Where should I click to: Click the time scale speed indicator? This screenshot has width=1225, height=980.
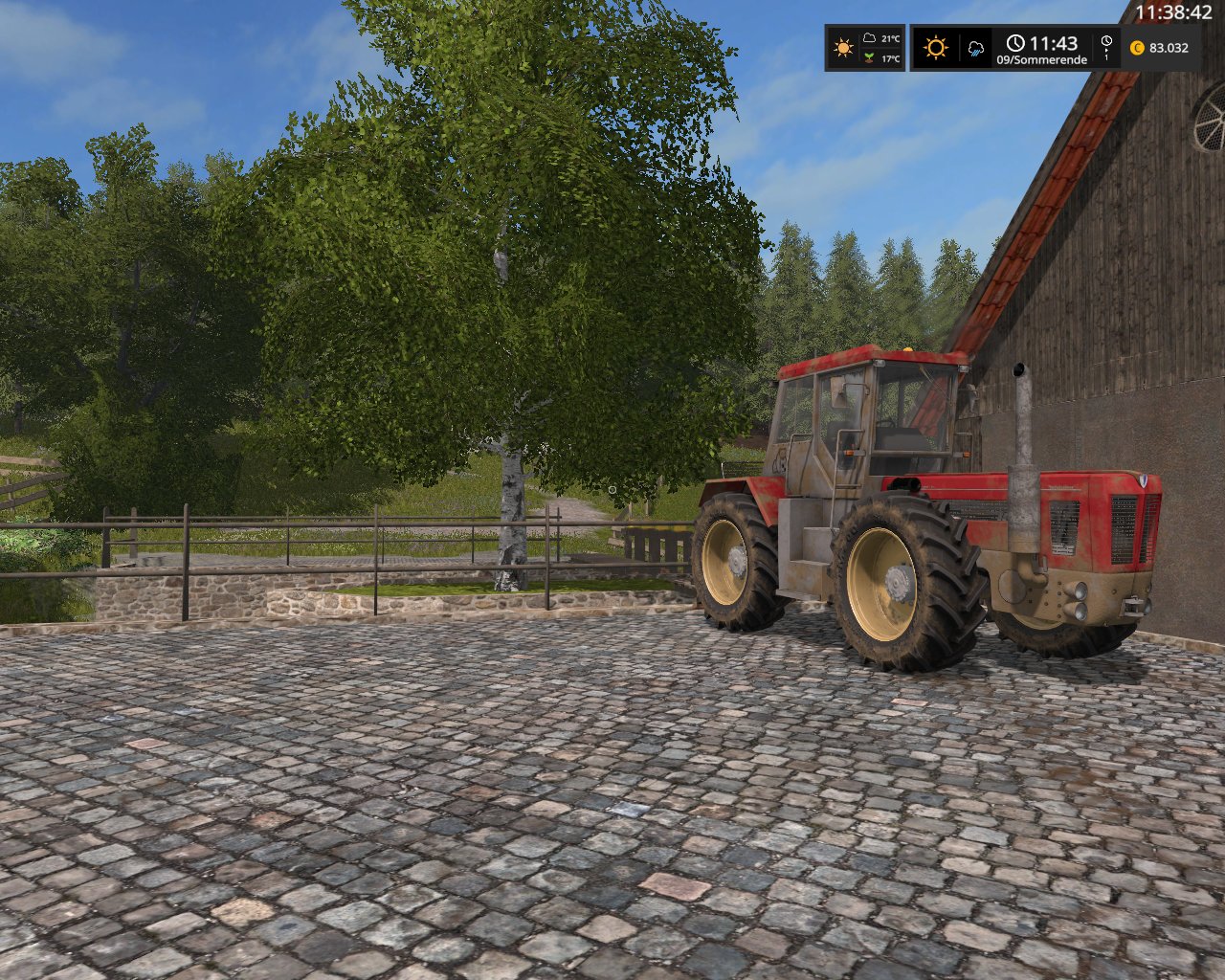[1106, 47]
